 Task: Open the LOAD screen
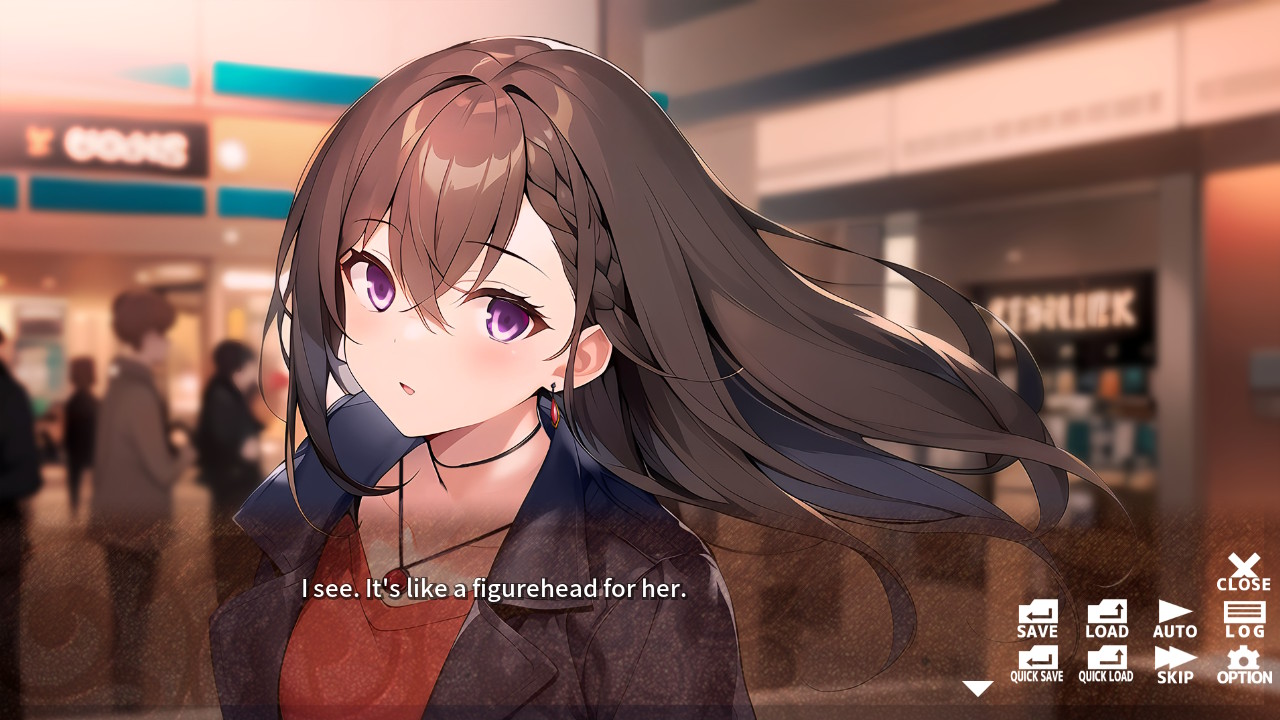[1105, 618]
